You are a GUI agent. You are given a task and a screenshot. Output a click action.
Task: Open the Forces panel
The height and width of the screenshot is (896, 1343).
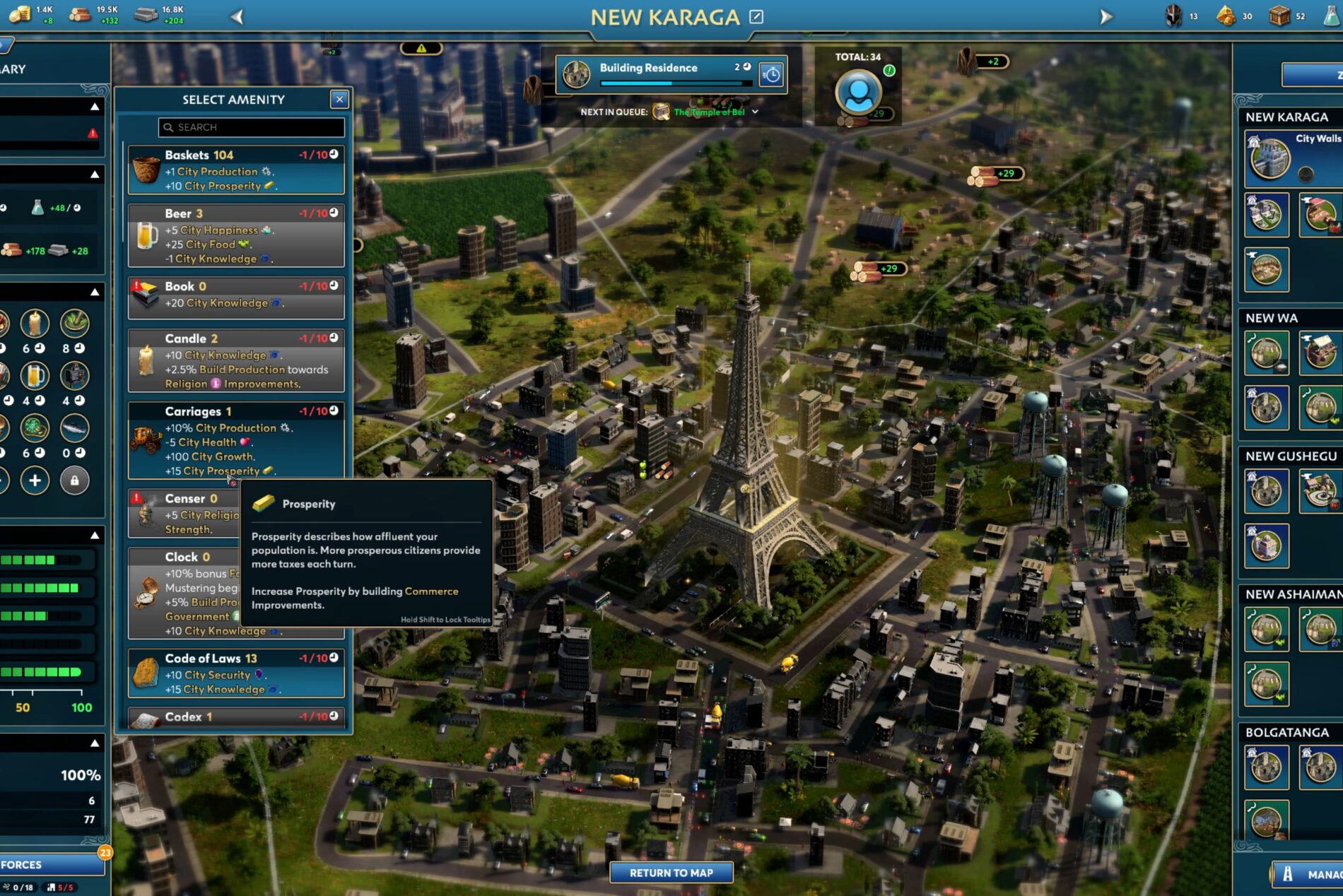pos(49,864)
